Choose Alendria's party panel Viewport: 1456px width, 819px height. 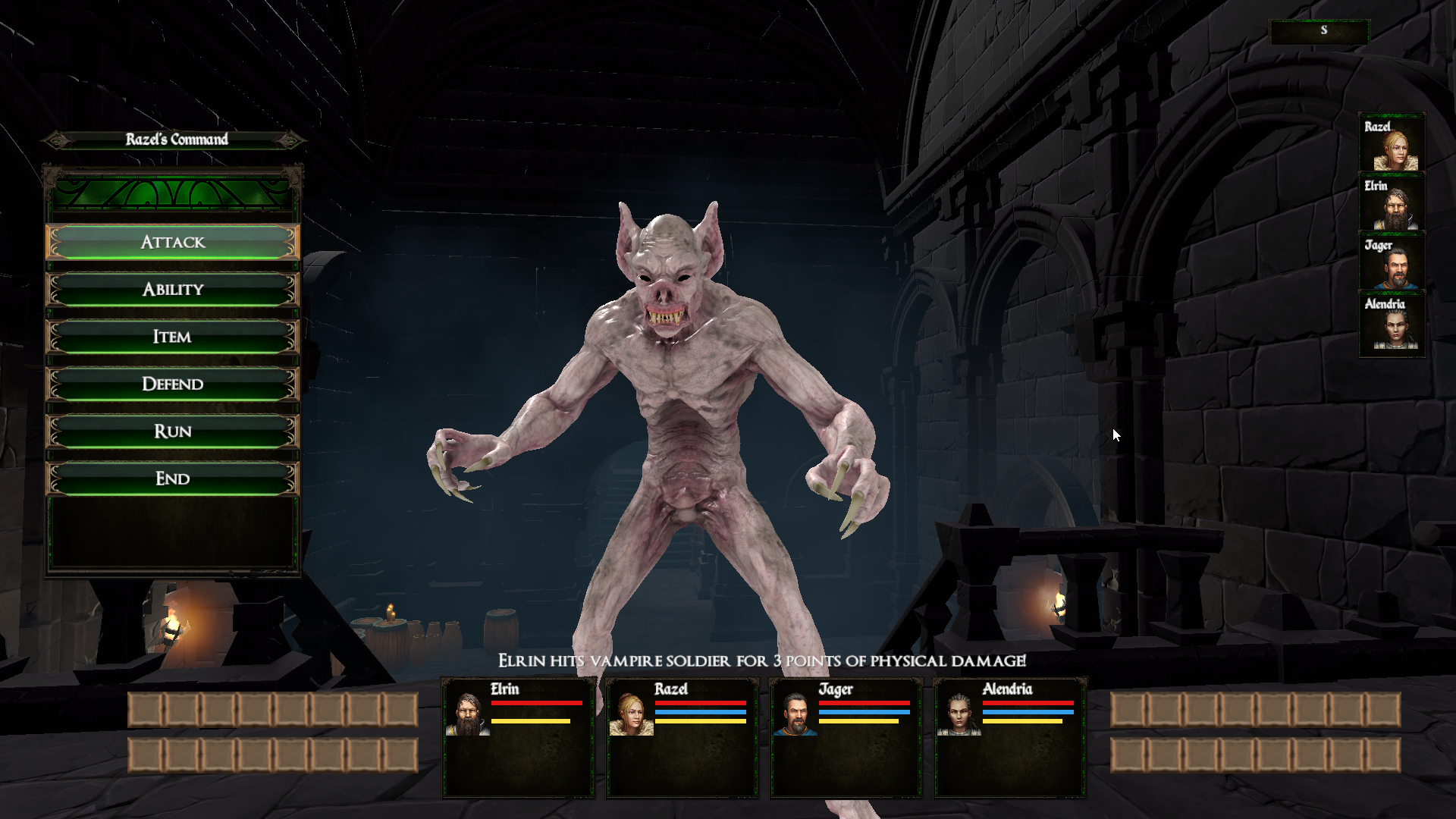pyautogui.click(x=1010, y=737)
